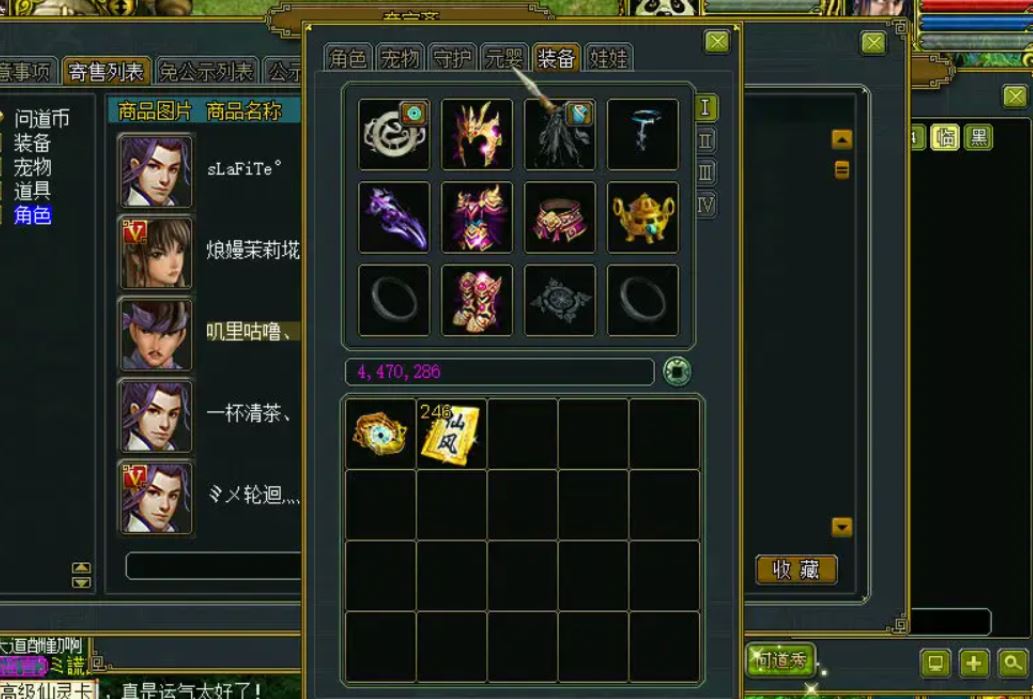This screenshot has width=1033, height=699.
Task: Open the 宠物 tab in equipment window
Action: 400,58
